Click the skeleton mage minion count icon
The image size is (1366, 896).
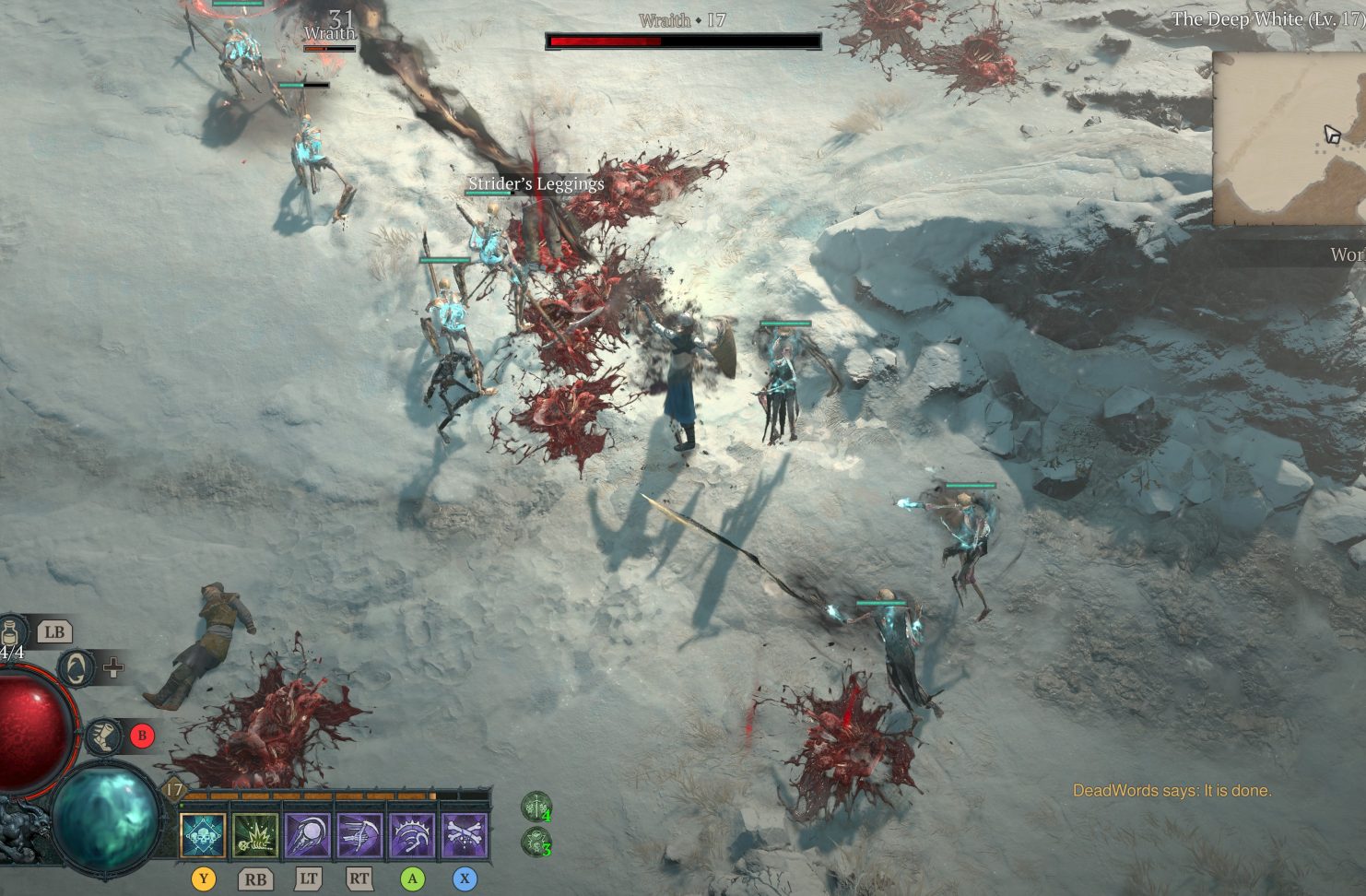point(536,842)
